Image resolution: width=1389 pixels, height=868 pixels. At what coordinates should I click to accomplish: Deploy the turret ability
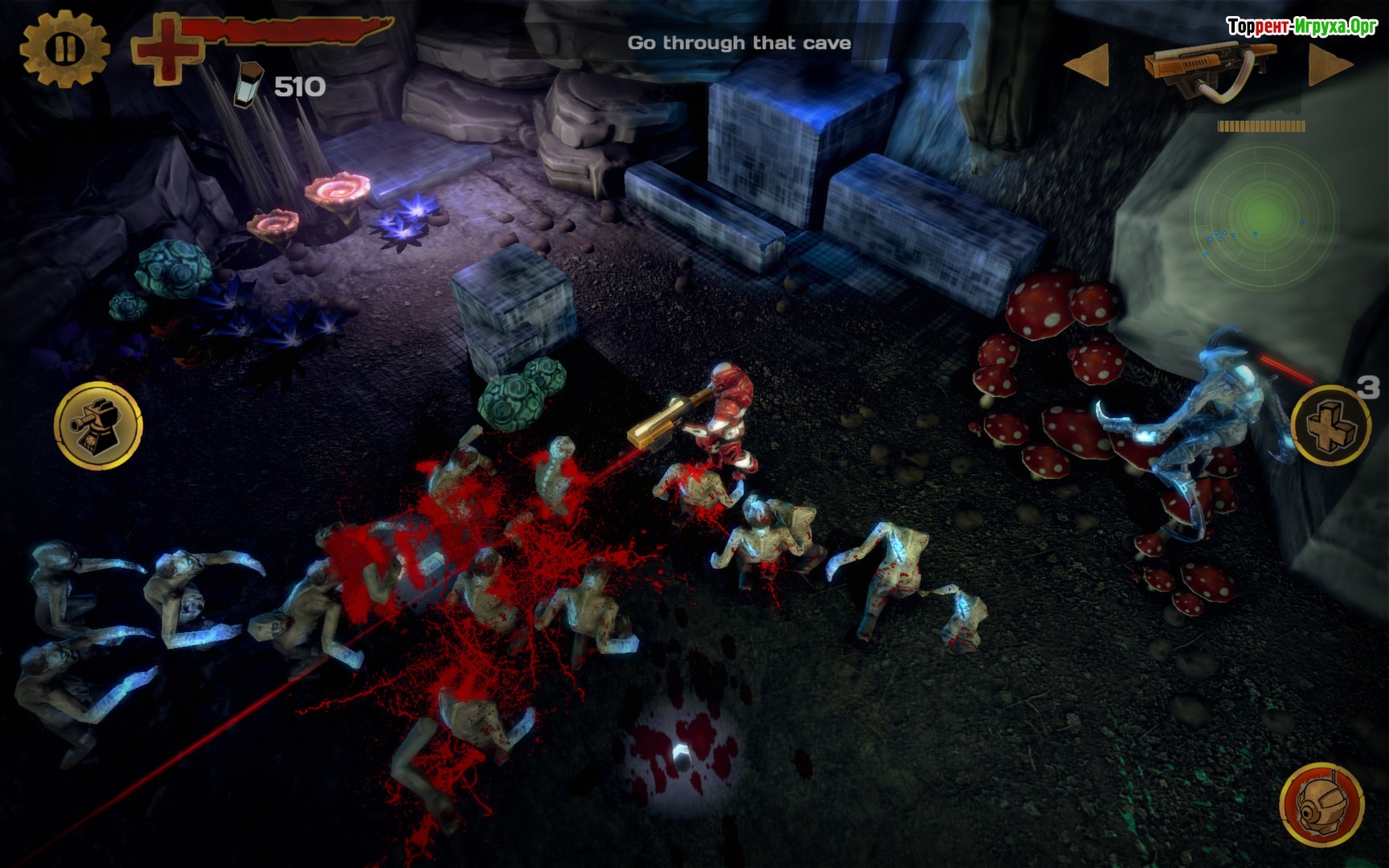(x=98, y=424)
